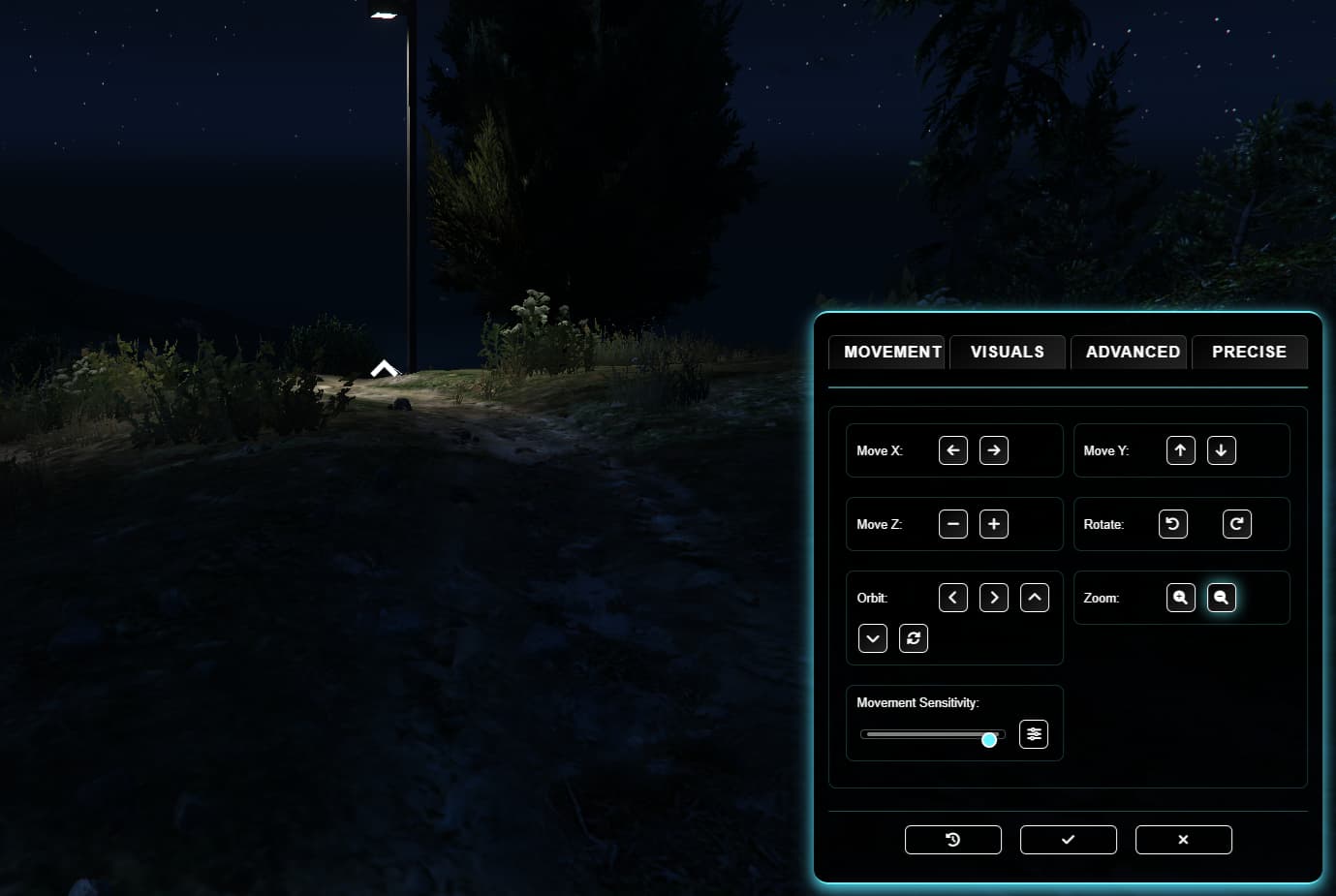Select the PRECISE tab

pyautogui.click(x=1249, y=352)
